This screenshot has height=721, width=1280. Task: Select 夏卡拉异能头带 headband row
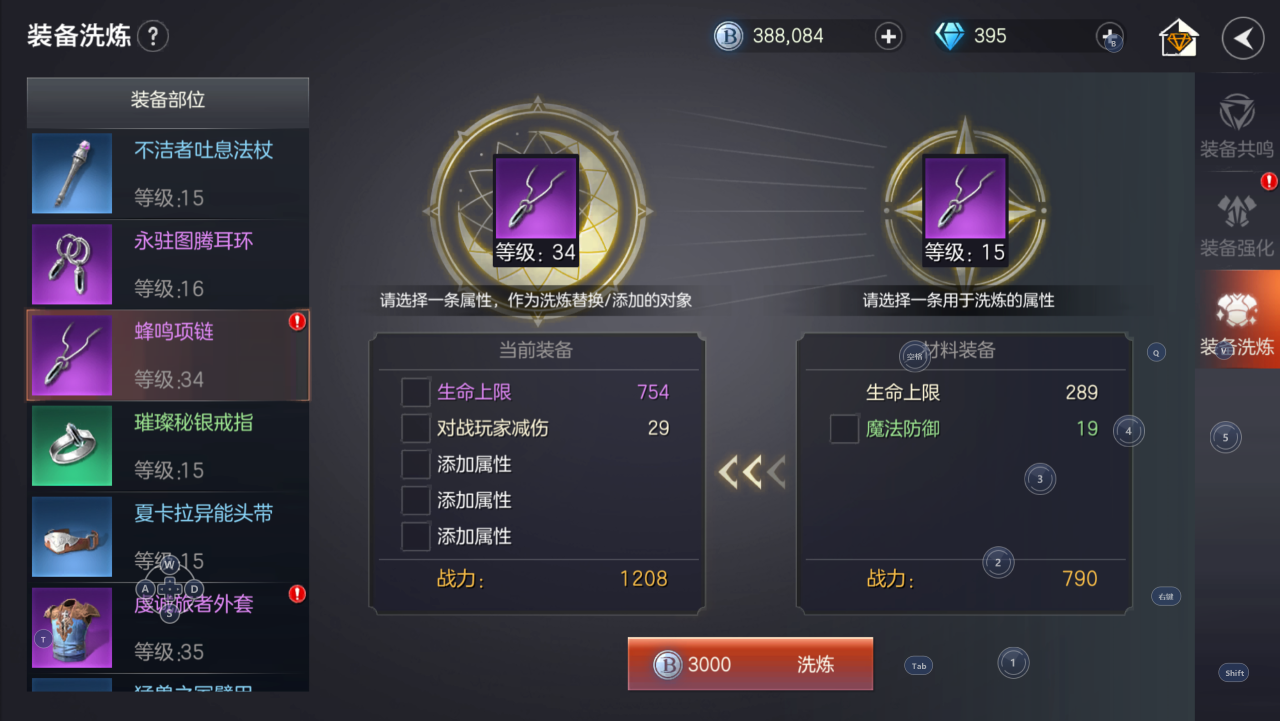(x=168, y=537)
